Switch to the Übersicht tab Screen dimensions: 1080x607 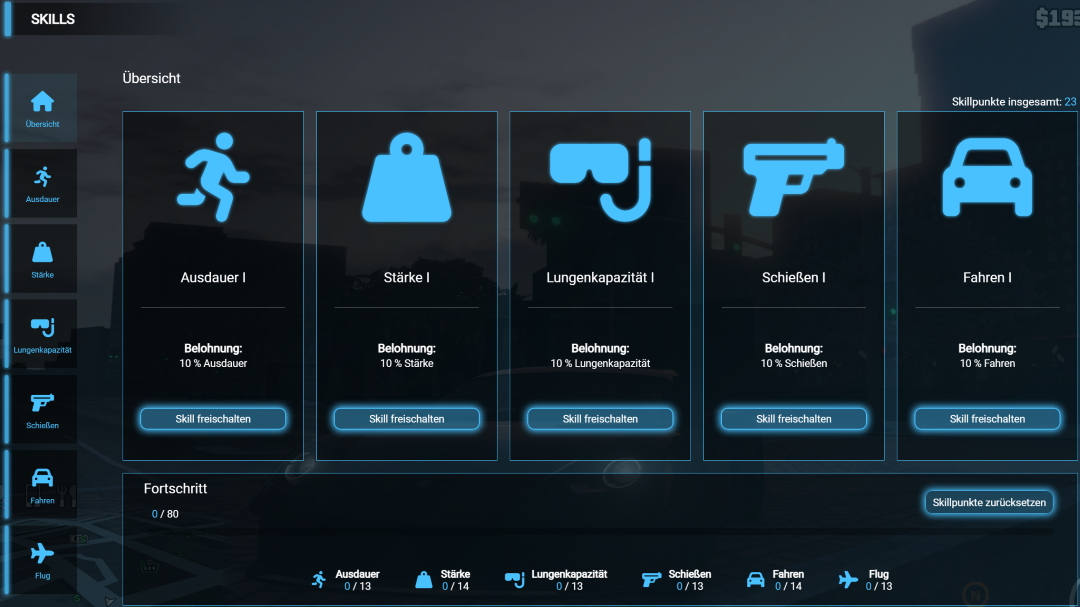click(42, 108)
